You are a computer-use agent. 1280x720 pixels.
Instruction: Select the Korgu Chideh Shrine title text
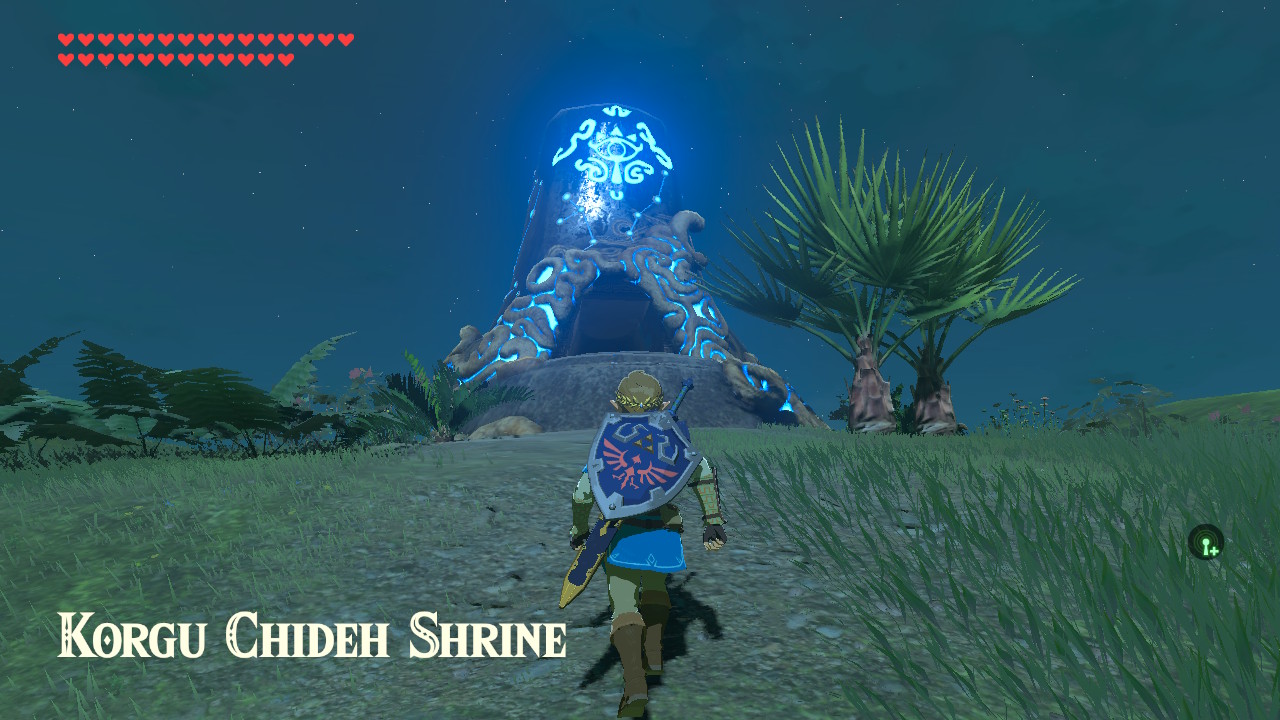tap(310, 635)
